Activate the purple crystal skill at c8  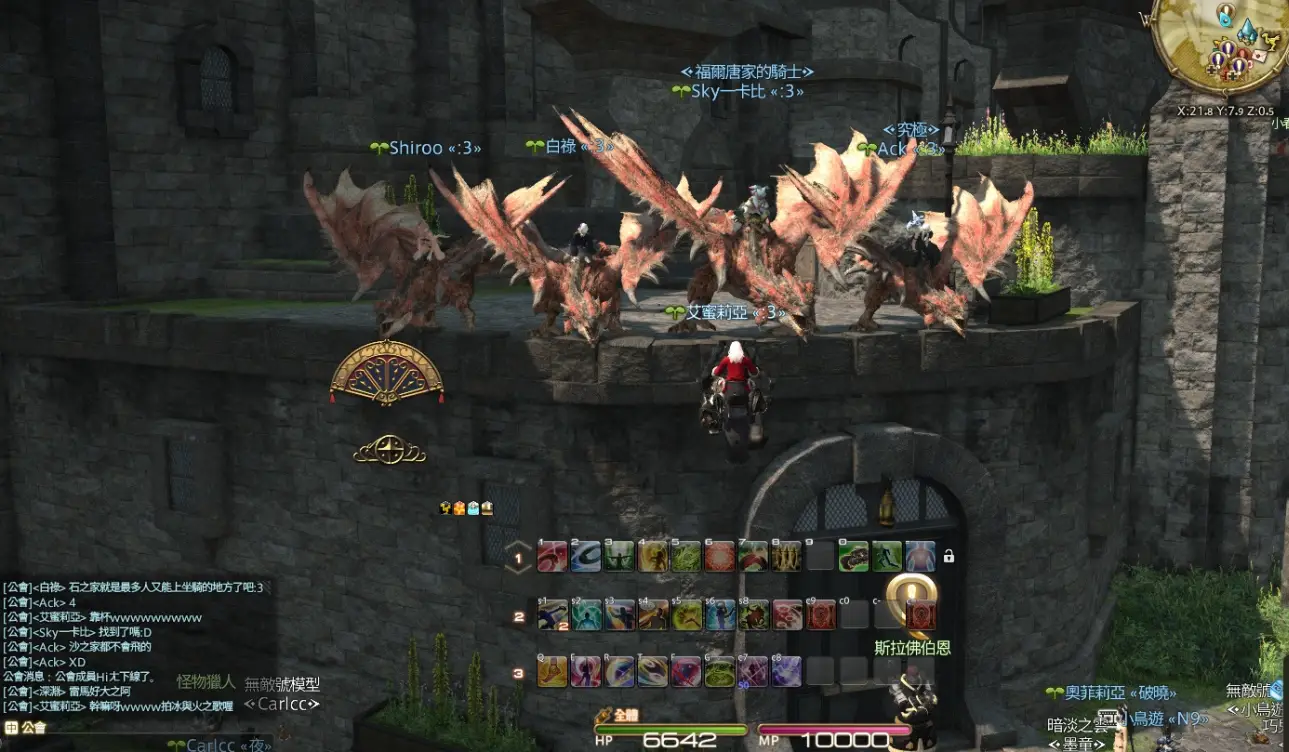pyautogui.click(x=786, y=672)
